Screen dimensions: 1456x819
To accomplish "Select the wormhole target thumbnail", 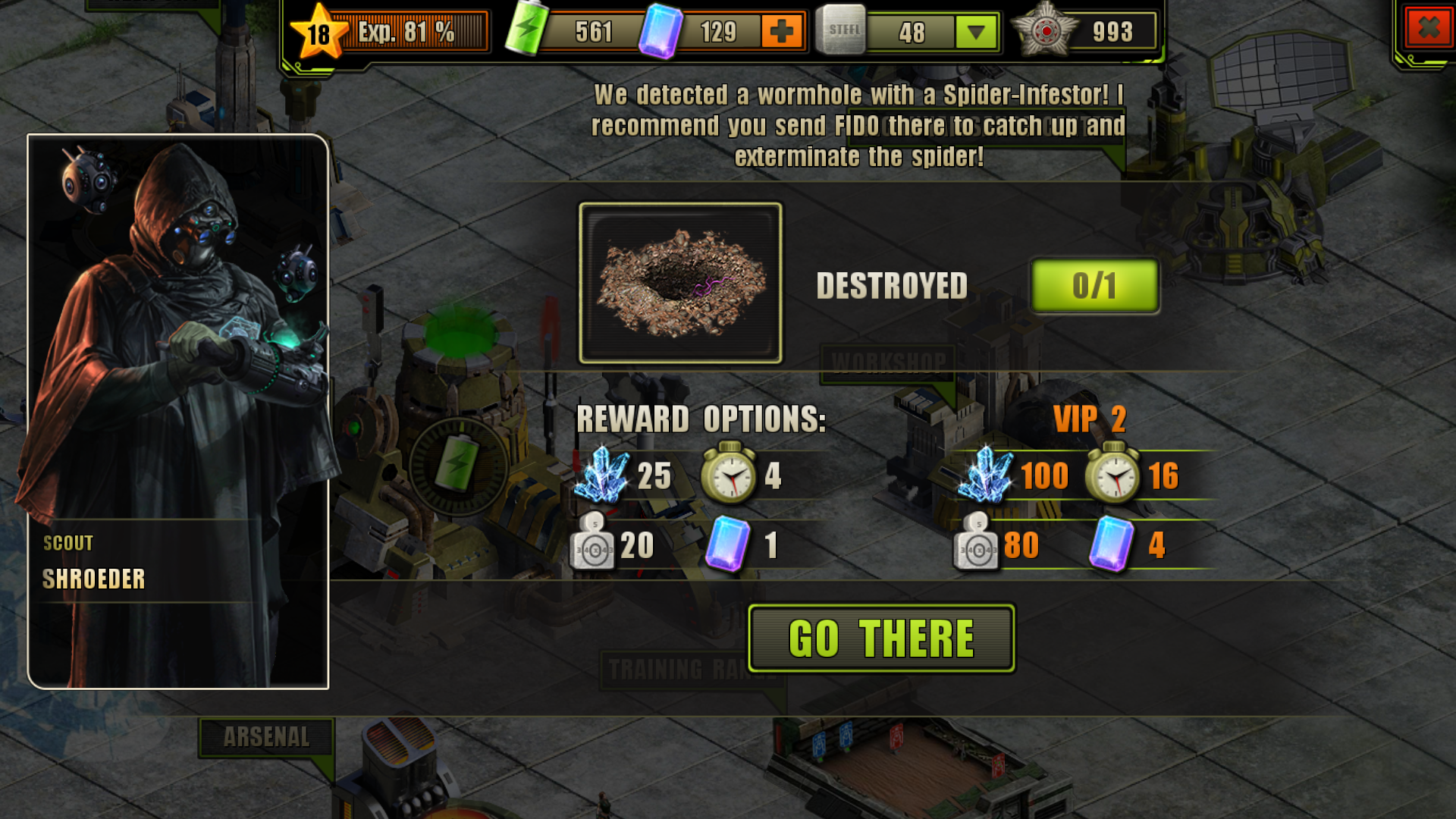I will click(x=680, y=283).
